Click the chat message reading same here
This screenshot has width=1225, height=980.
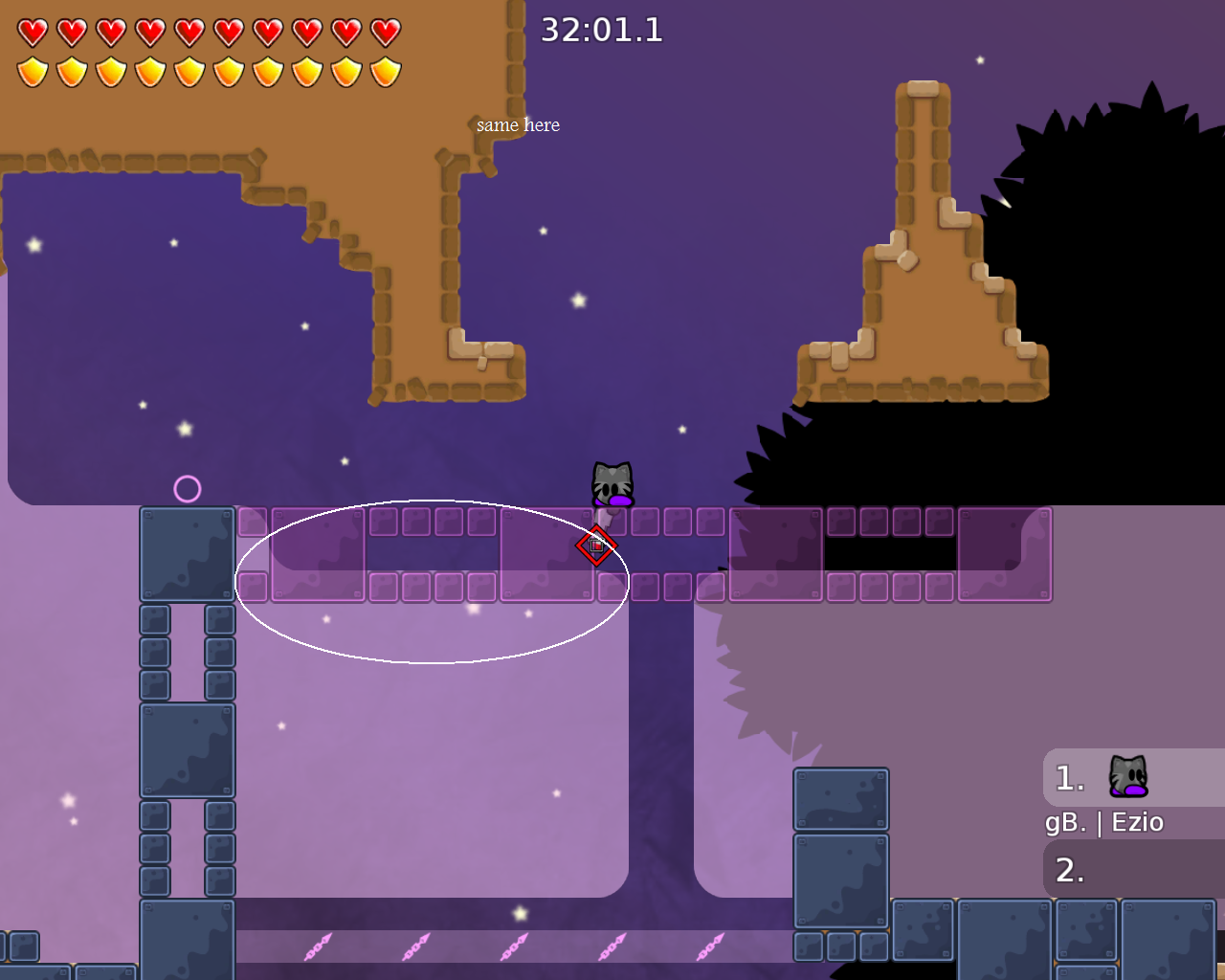[x=518, y=124]
